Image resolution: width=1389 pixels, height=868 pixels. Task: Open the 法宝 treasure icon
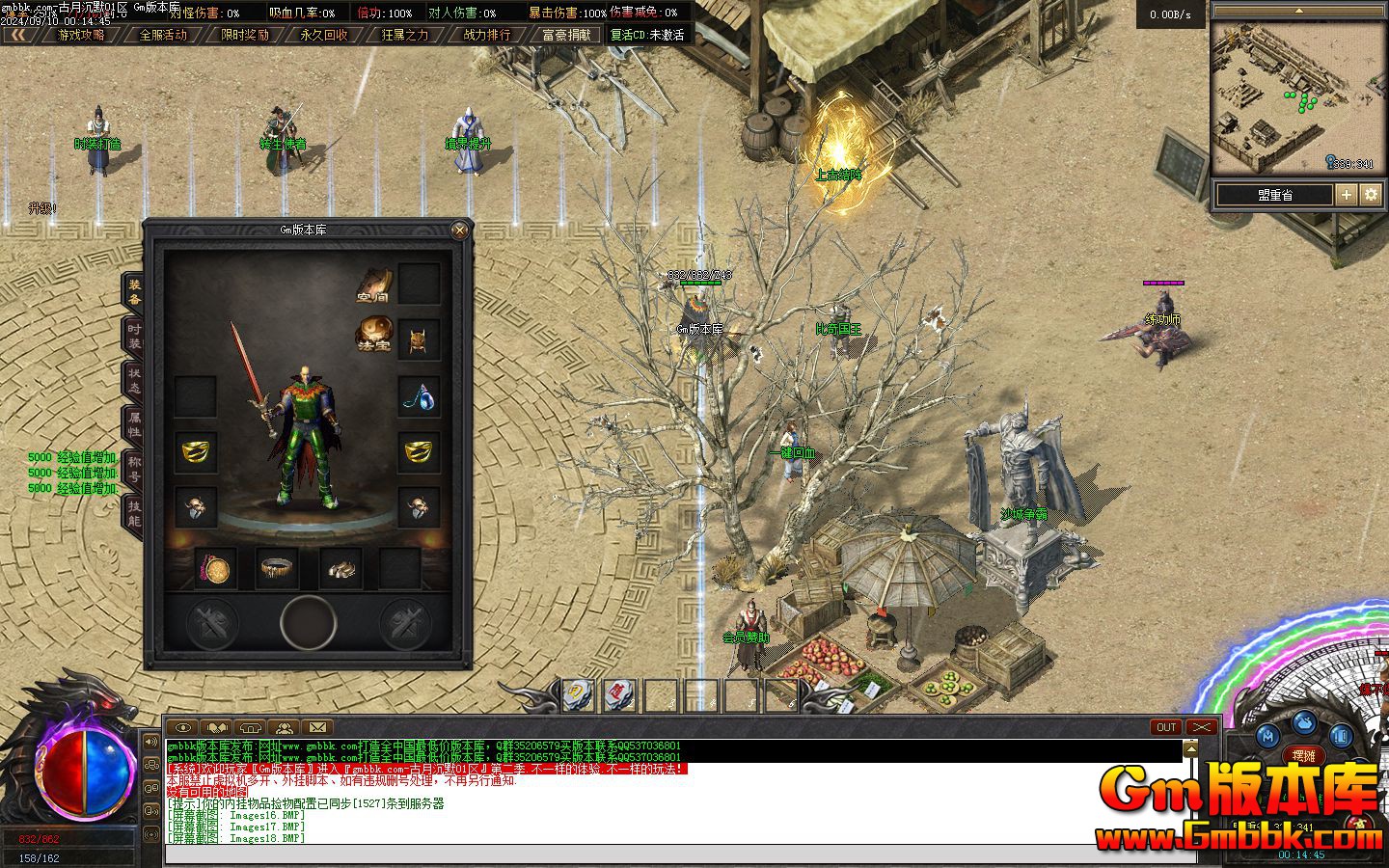[373, 334]
